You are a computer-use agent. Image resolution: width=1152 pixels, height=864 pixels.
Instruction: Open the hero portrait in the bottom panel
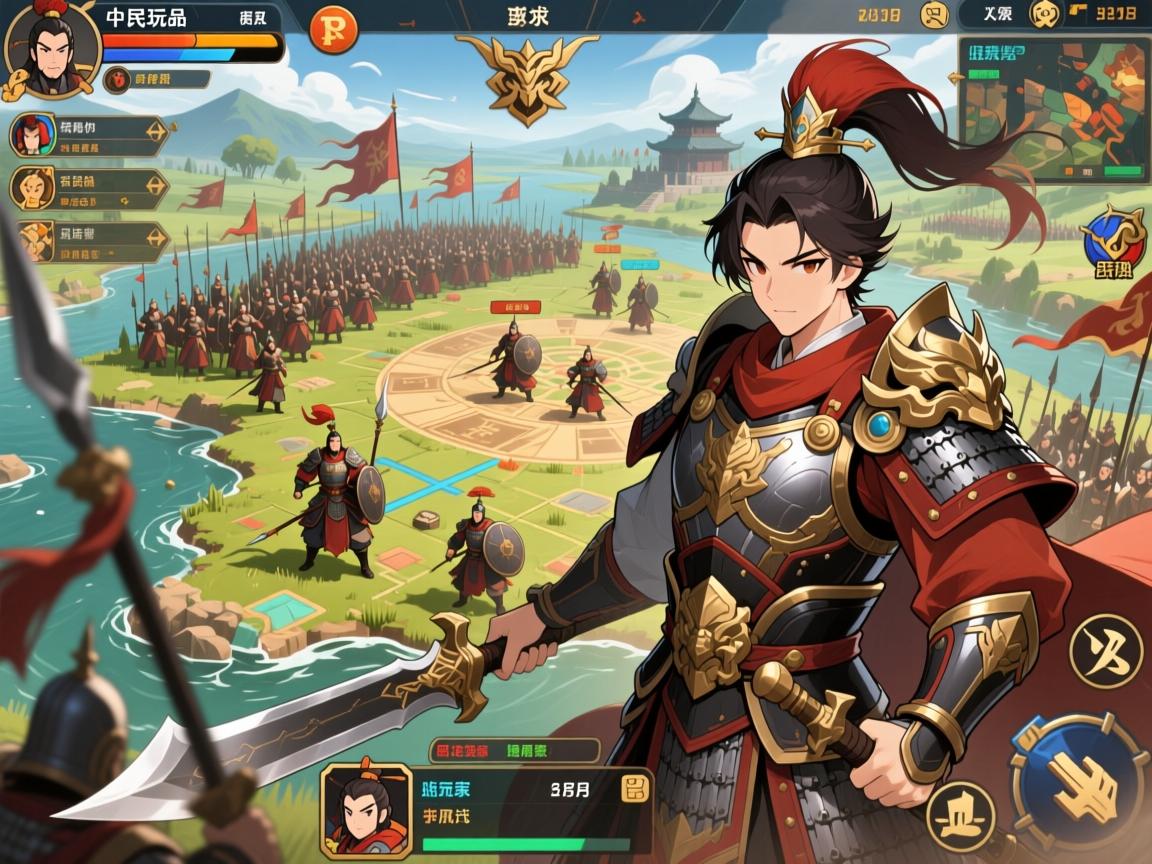point(365,810)
